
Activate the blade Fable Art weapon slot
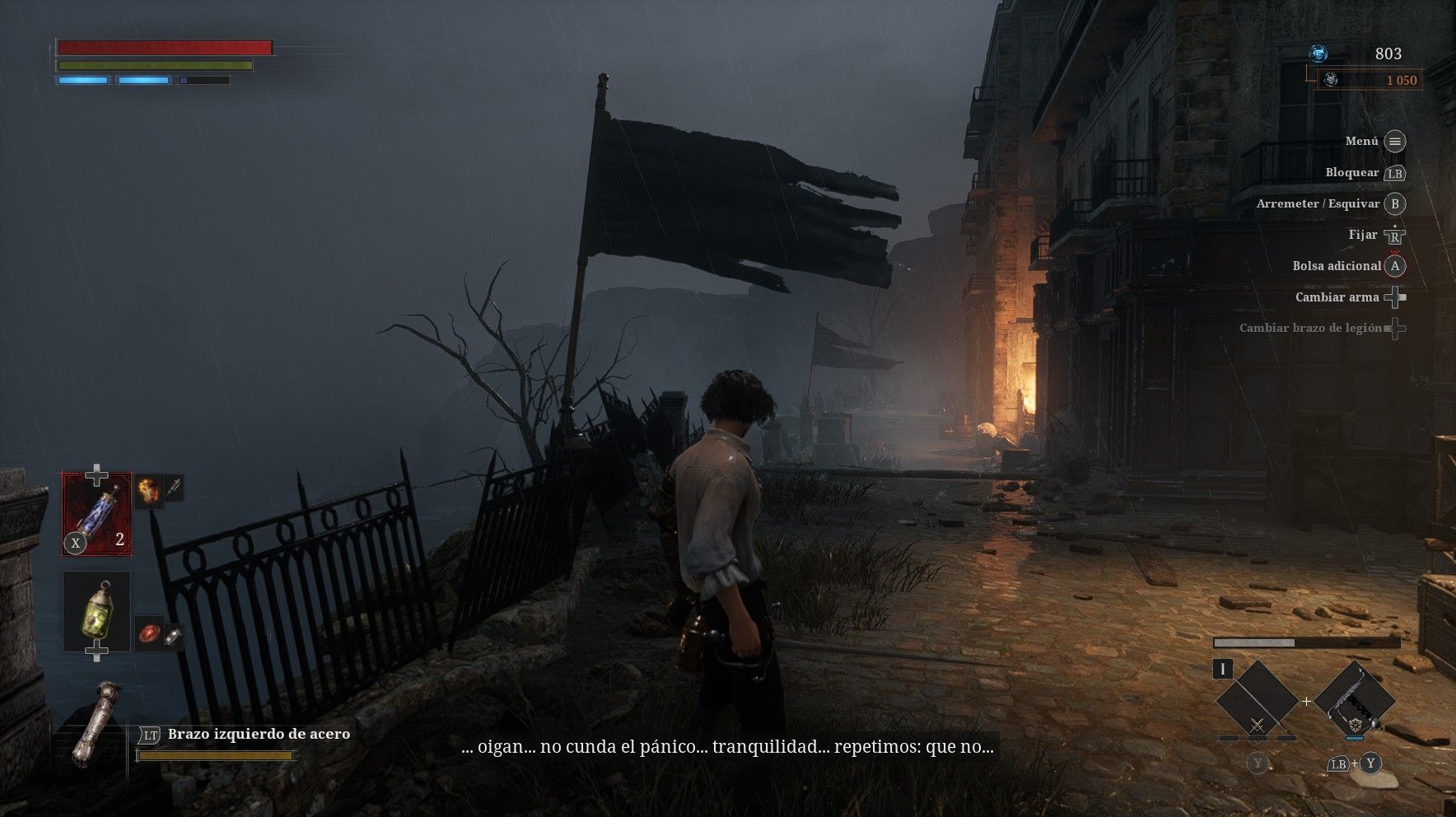[x=1257, y=702]
